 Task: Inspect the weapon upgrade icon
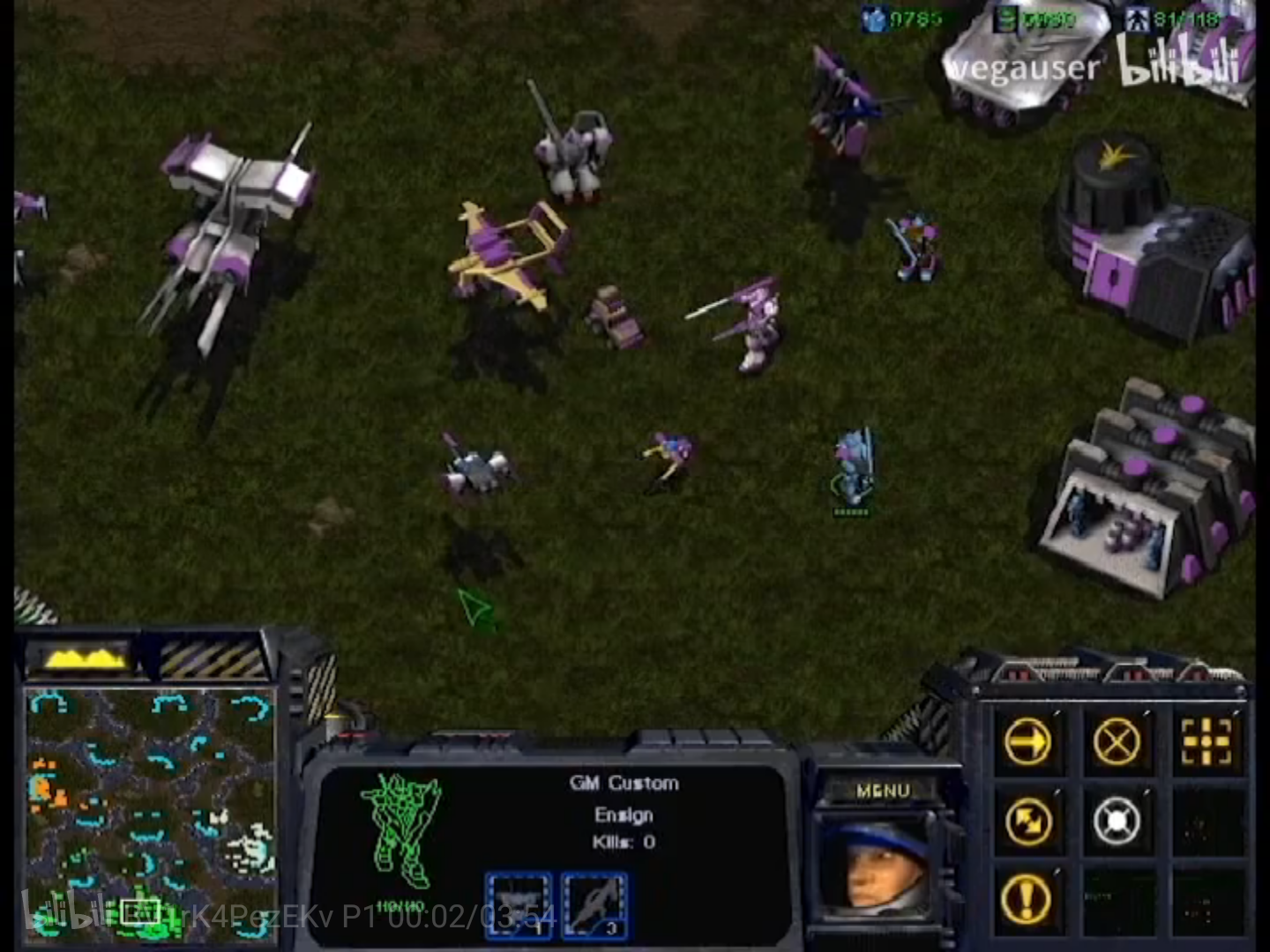[594, 905]
